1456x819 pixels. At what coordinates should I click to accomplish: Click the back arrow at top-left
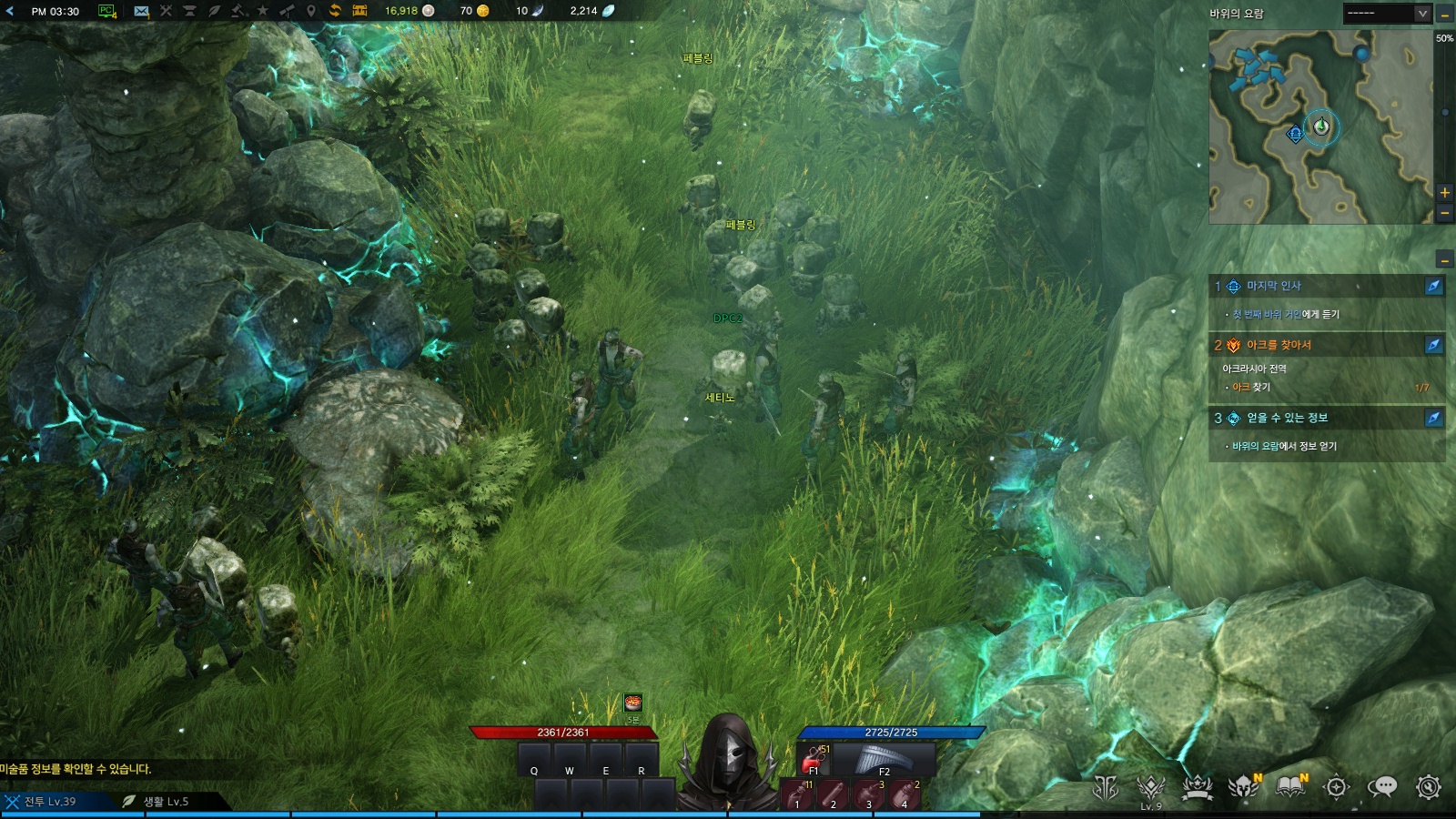[x=10, y=11]
